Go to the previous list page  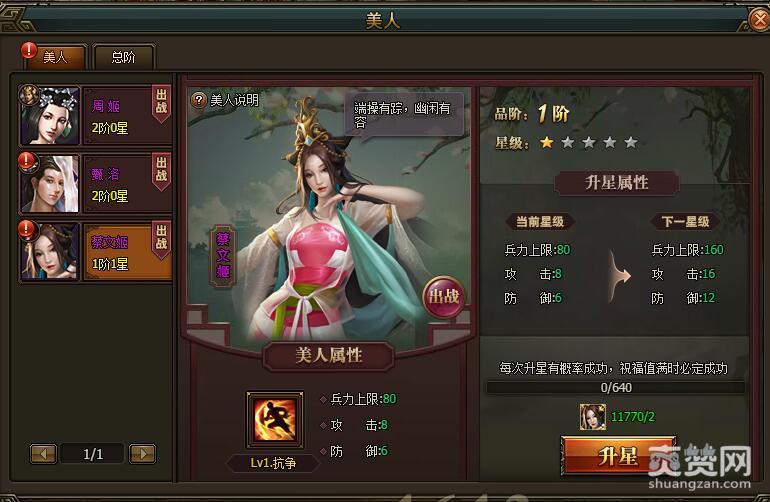click(43, 454)
